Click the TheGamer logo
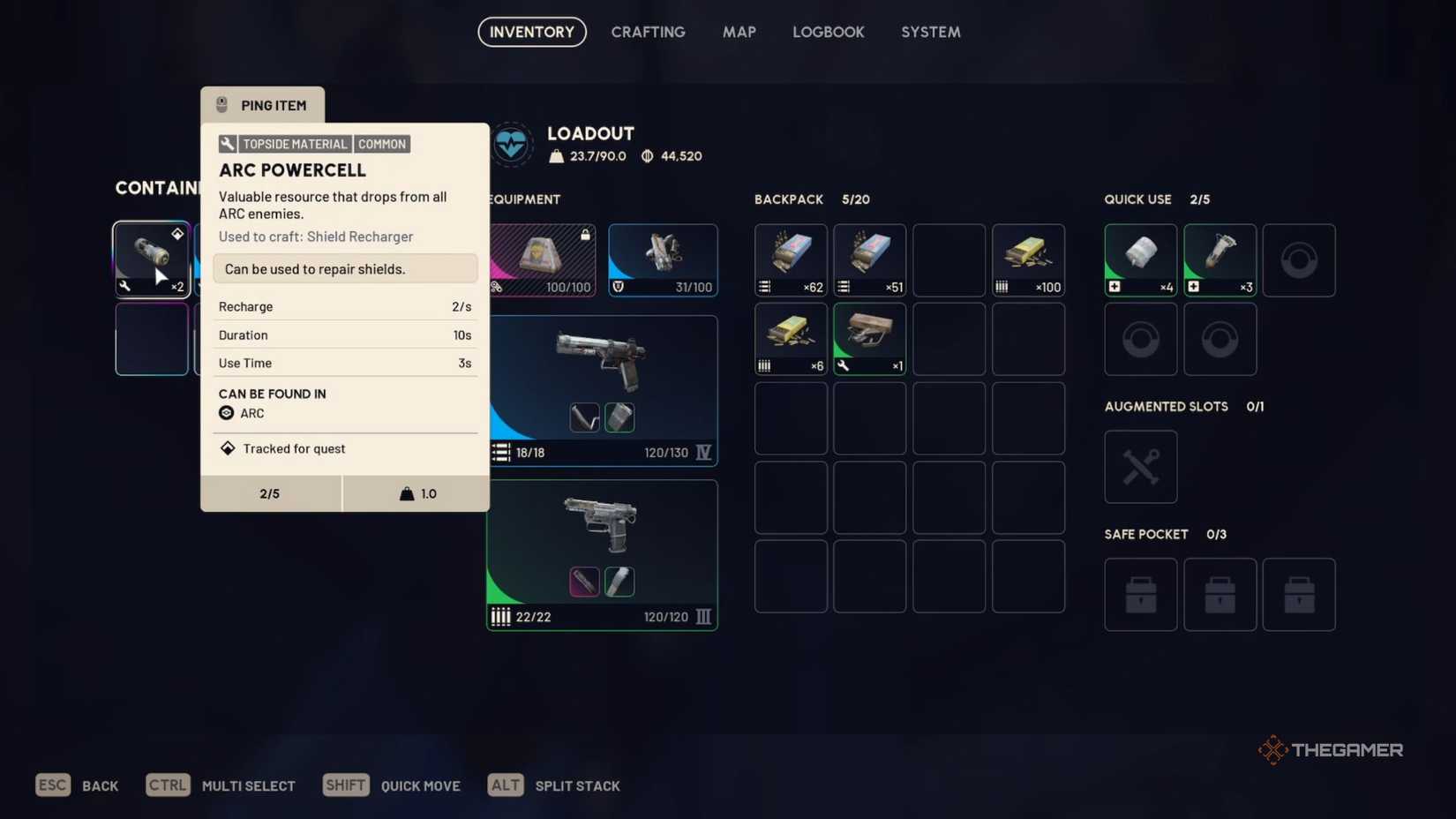The width and height of the screenshot is (1456, 819). coord(1329,749)
